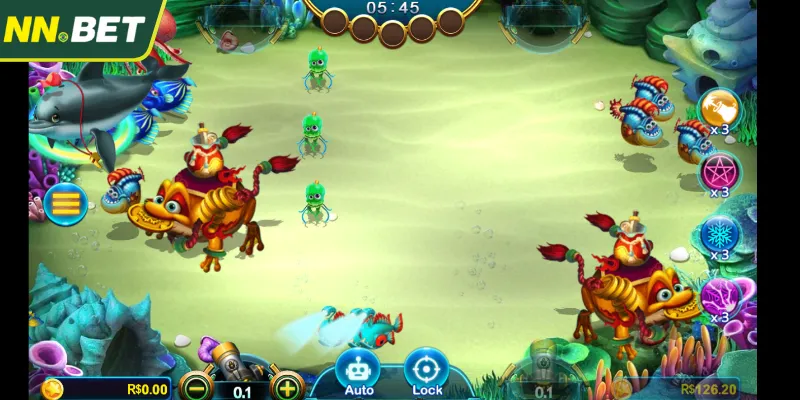Click the NN.BET logo
This screenshot has height=400, width=800.
pyautogui.click(x=75, y=27)
